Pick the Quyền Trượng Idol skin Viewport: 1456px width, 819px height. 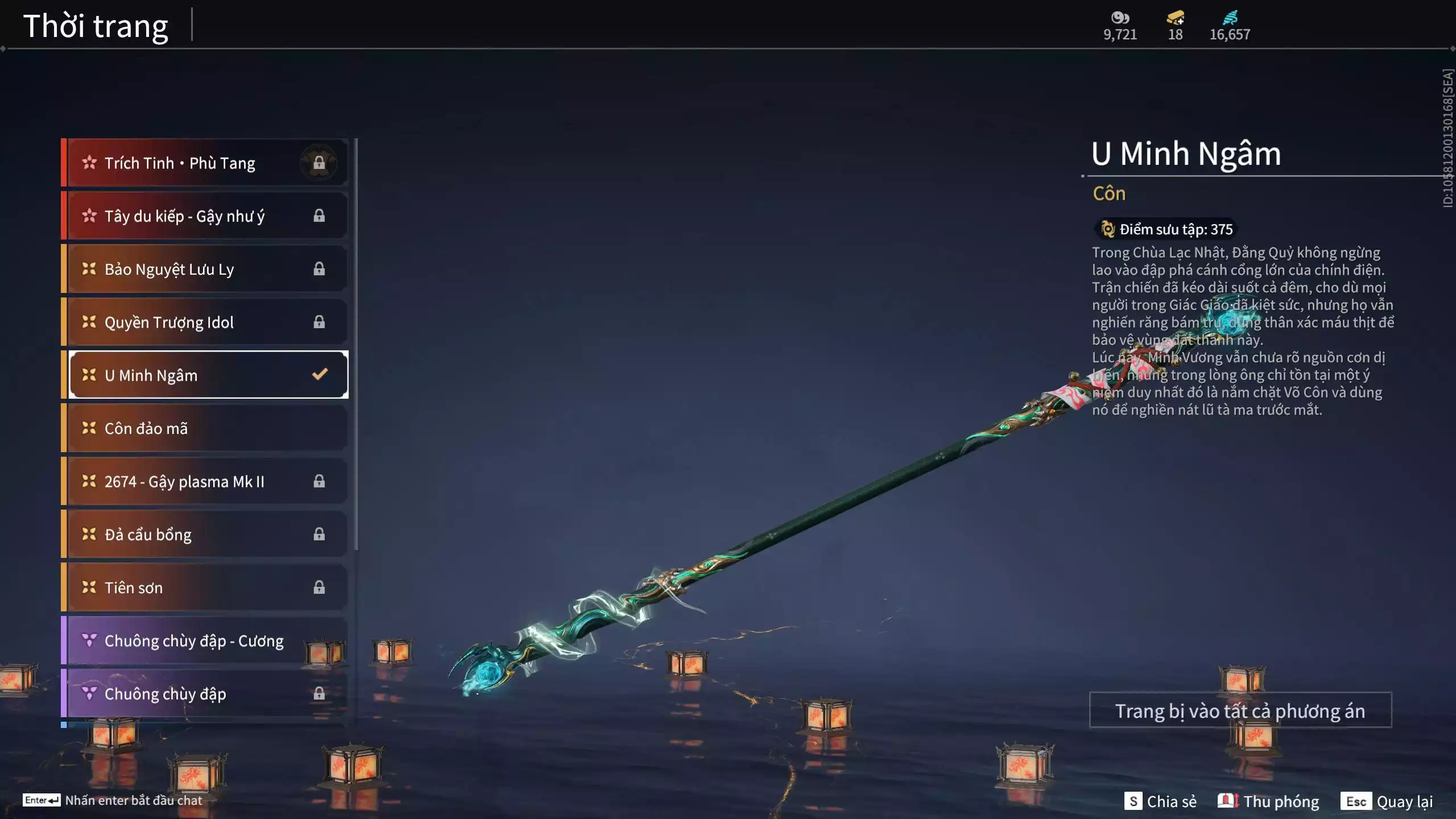pyautogui.click(x=205, y=322)
